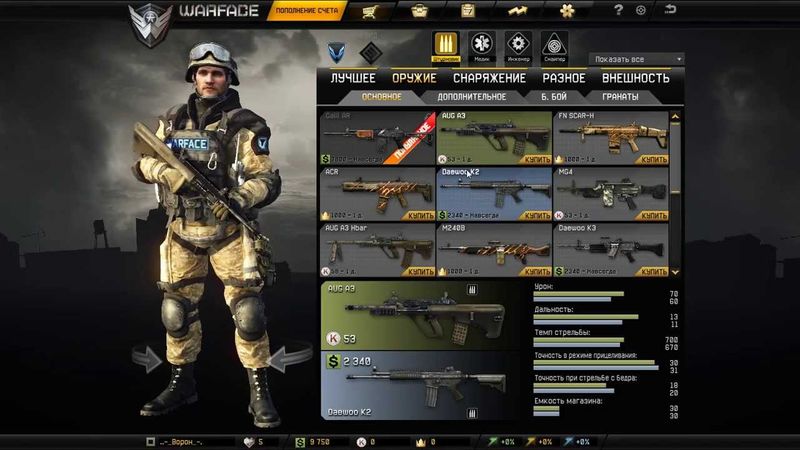Click КУПИТЬ on the MG4 tile
Screen dimensions: 800x450
(654, 215)
